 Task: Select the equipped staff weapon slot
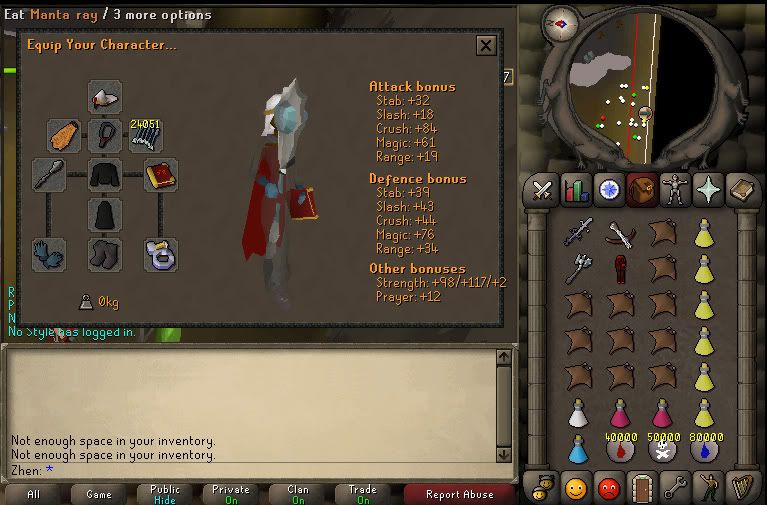[48, 175]
